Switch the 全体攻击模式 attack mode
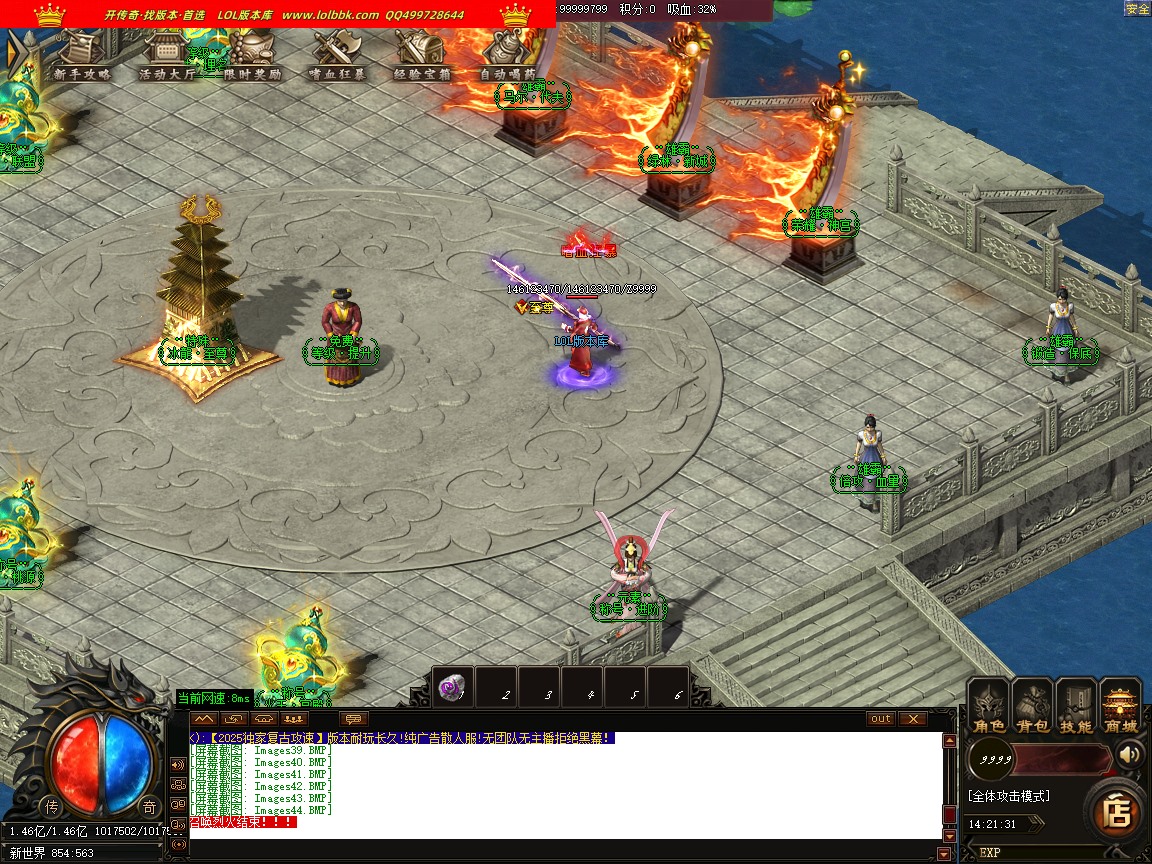 [1009, 796]
